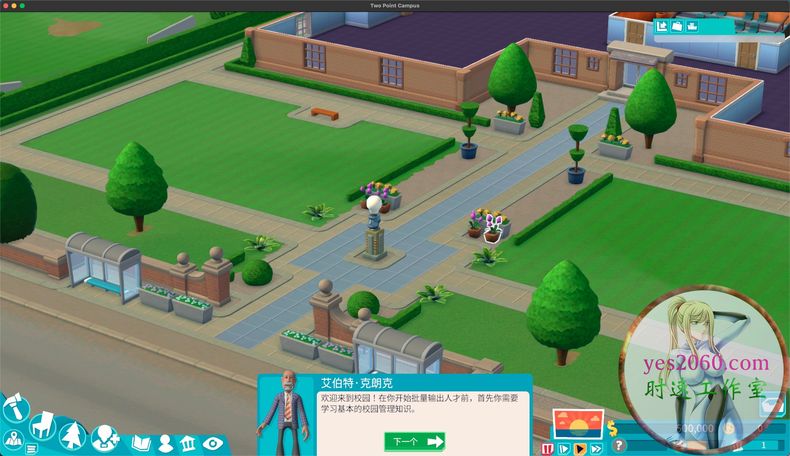Open the tree outdoor decoration menu
This screenshot has height=456, width=790.
73,435
